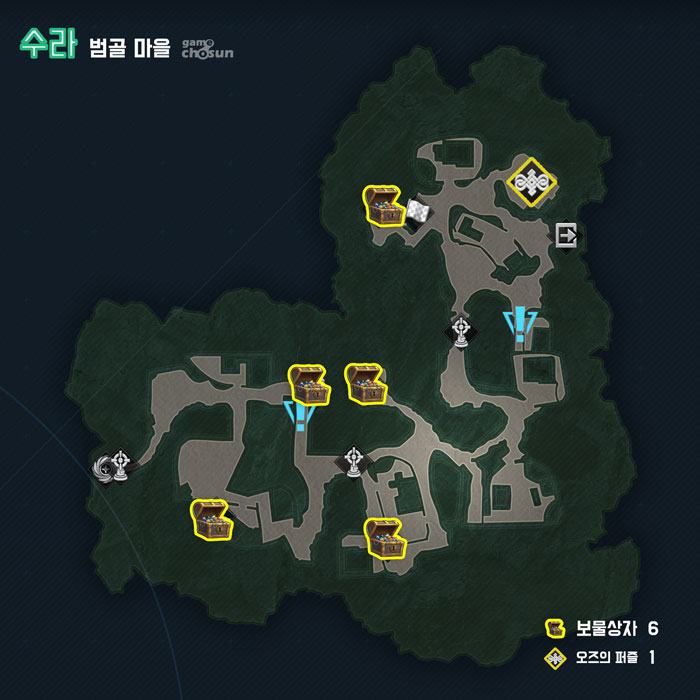Open the game chosun logo link
The width and height of the screenshot is (700, 700).
point(207,47)
